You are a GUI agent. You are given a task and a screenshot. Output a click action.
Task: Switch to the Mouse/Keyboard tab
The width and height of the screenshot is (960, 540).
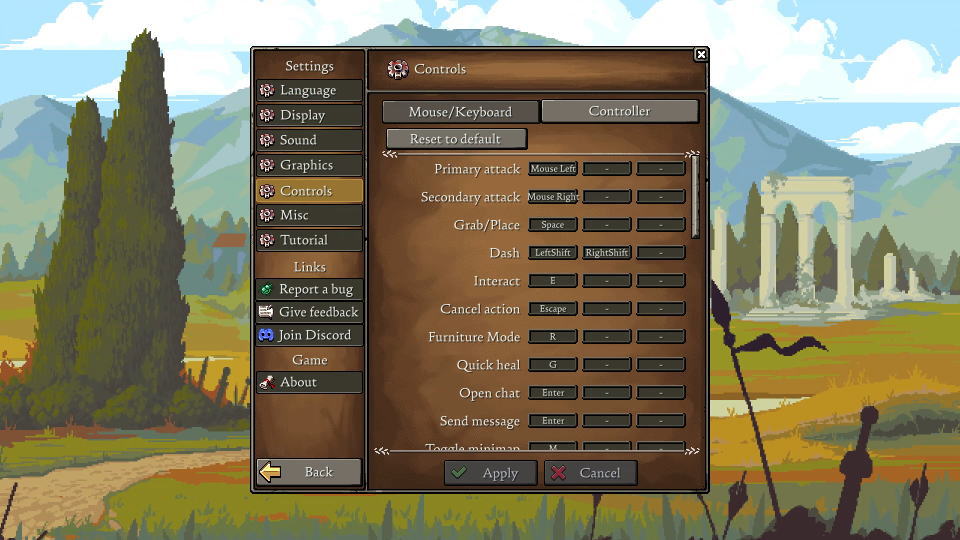coord(460,112)
